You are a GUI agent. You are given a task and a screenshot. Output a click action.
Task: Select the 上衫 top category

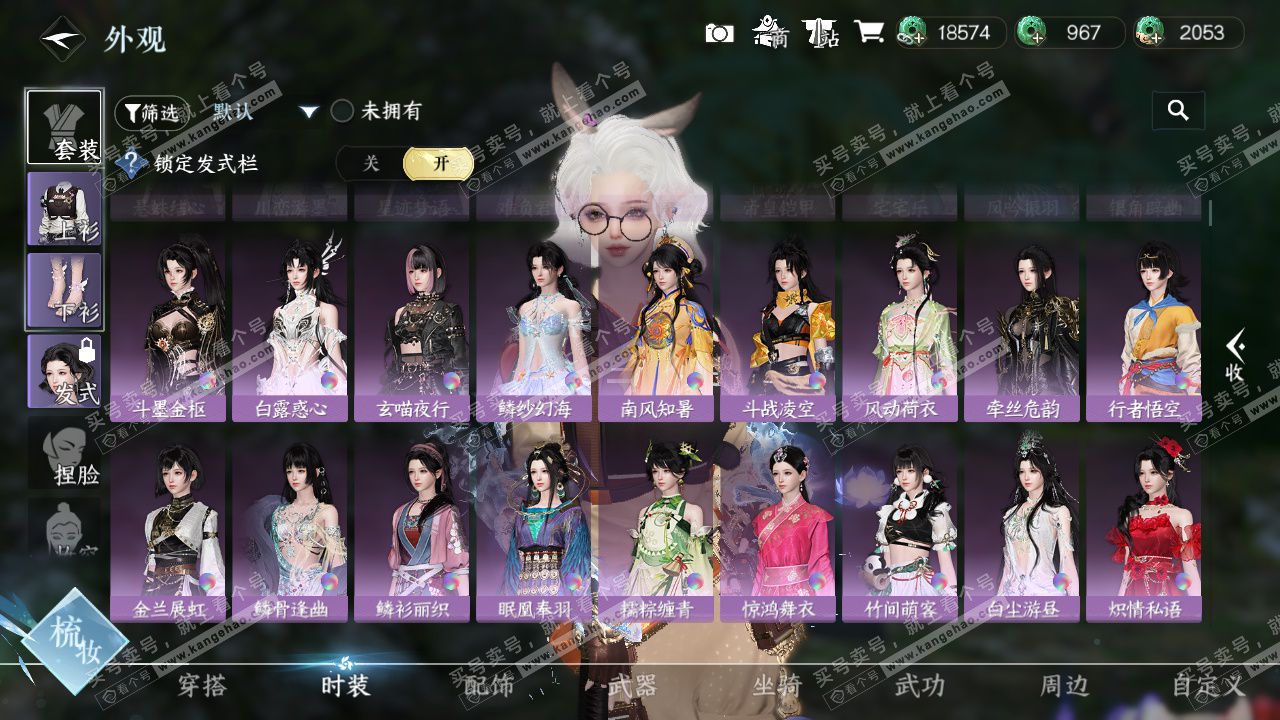64,209
